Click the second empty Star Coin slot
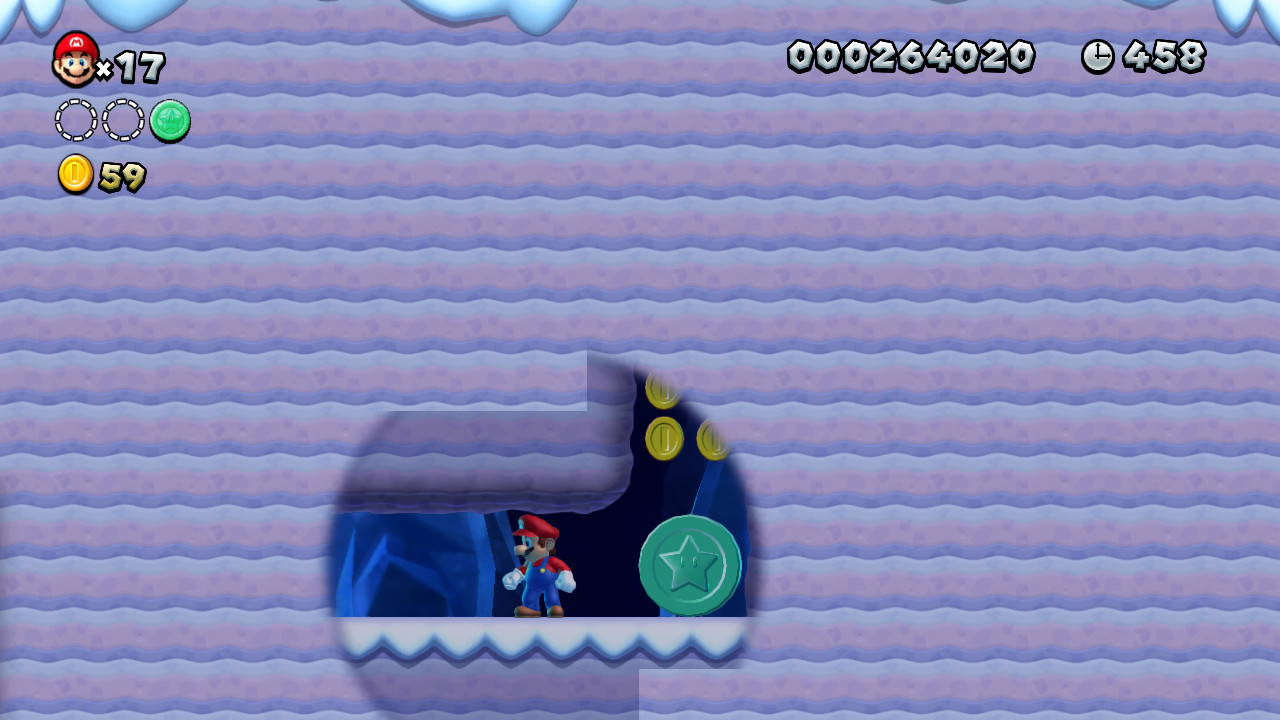Image resolution: width=1280 pixels, height=720 pixels. click(121, 120)
